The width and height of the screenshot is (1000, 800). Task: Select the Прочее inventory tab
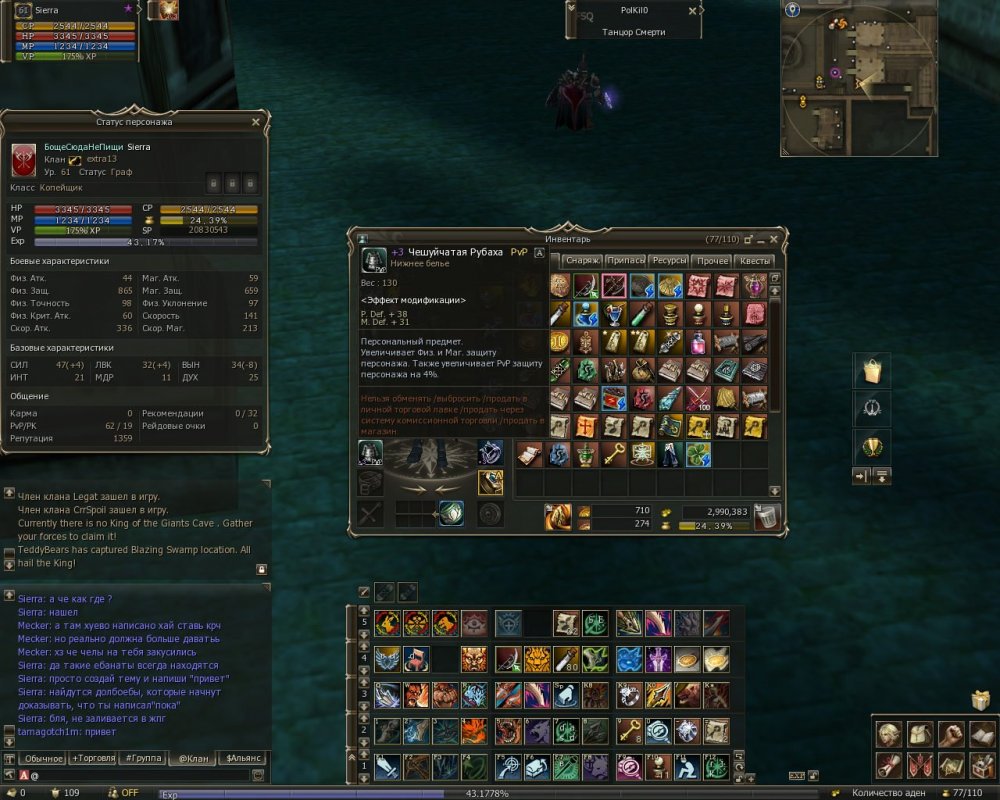(x=713, y=260)
